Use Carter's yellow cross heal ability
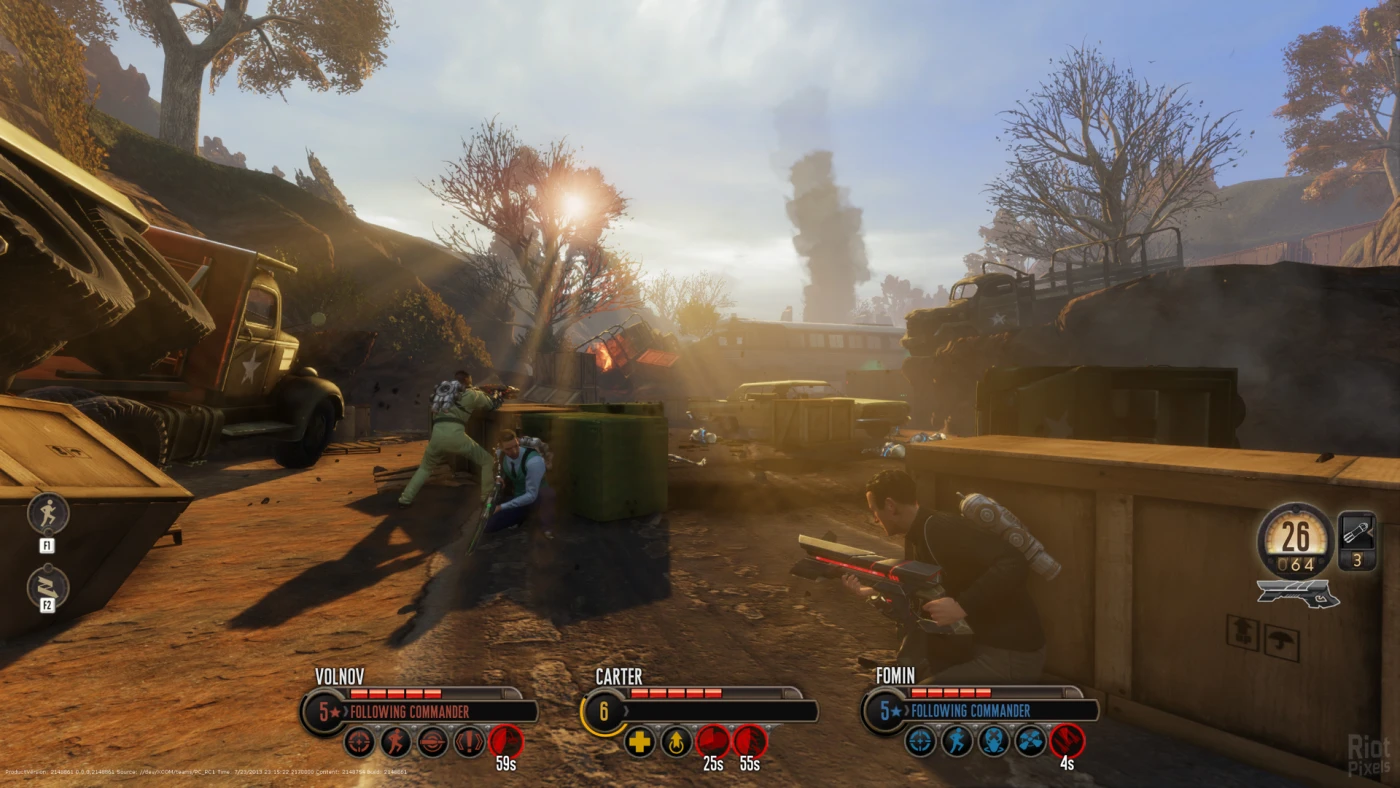Viewport: 1400px width, 788px height. tap(639, 742)
